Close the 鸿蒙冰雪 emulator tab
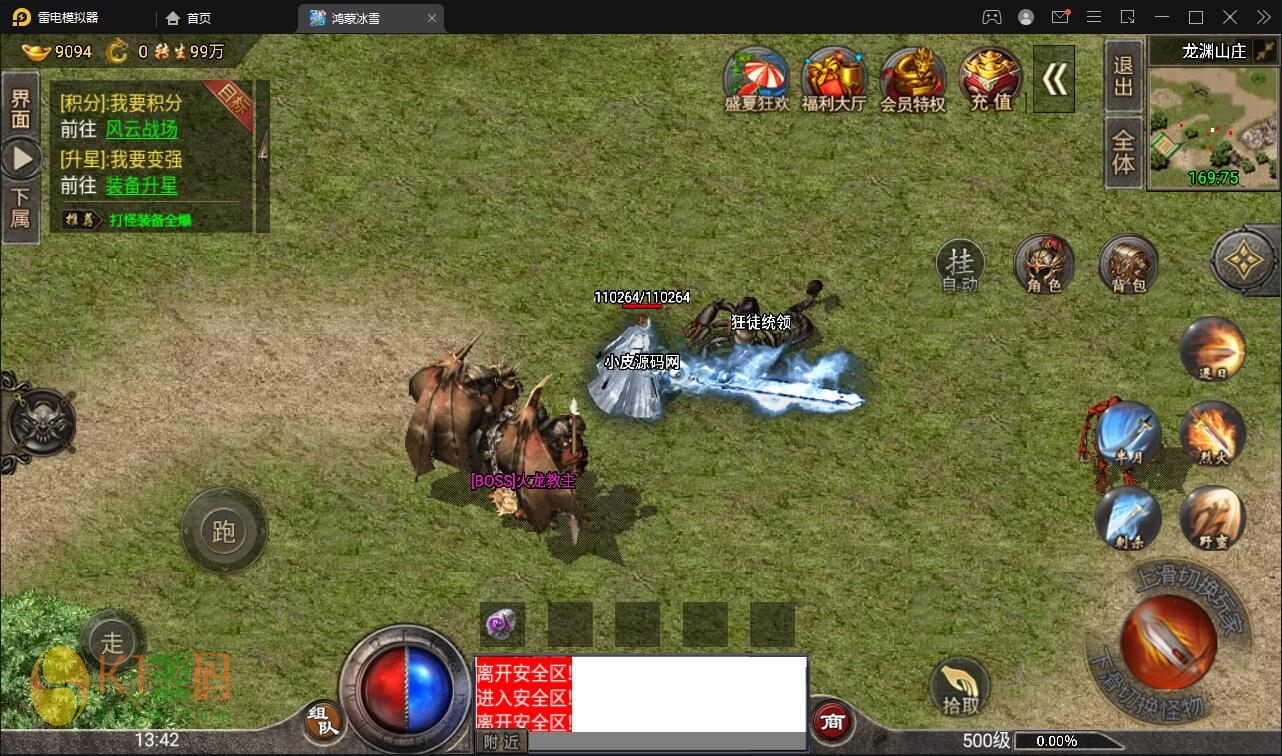Image resolution: width=1282 pixels, height=756 pixels. (432, 18)
